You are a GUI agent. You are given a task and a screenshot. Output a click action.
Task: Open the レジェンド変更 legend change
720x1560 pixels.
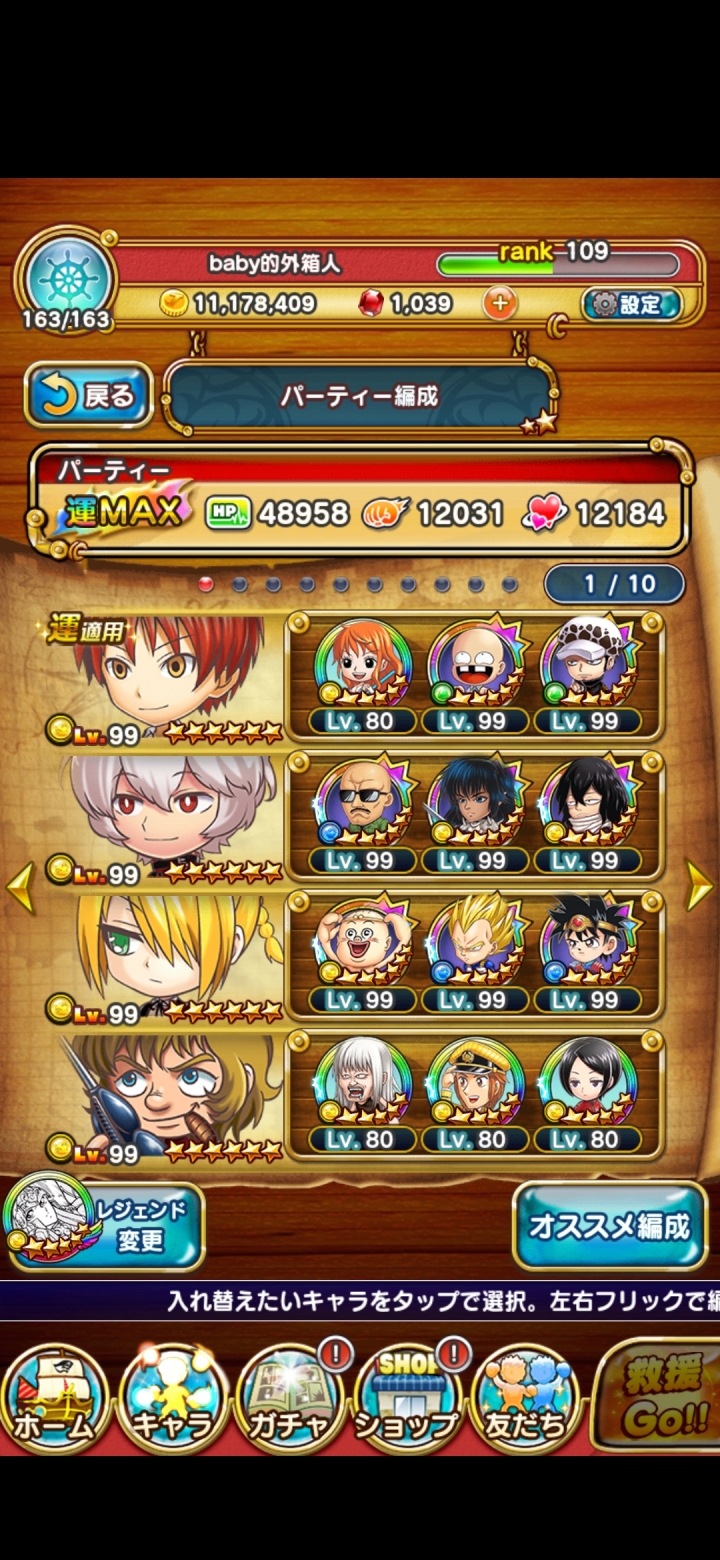coord(106,1225)
